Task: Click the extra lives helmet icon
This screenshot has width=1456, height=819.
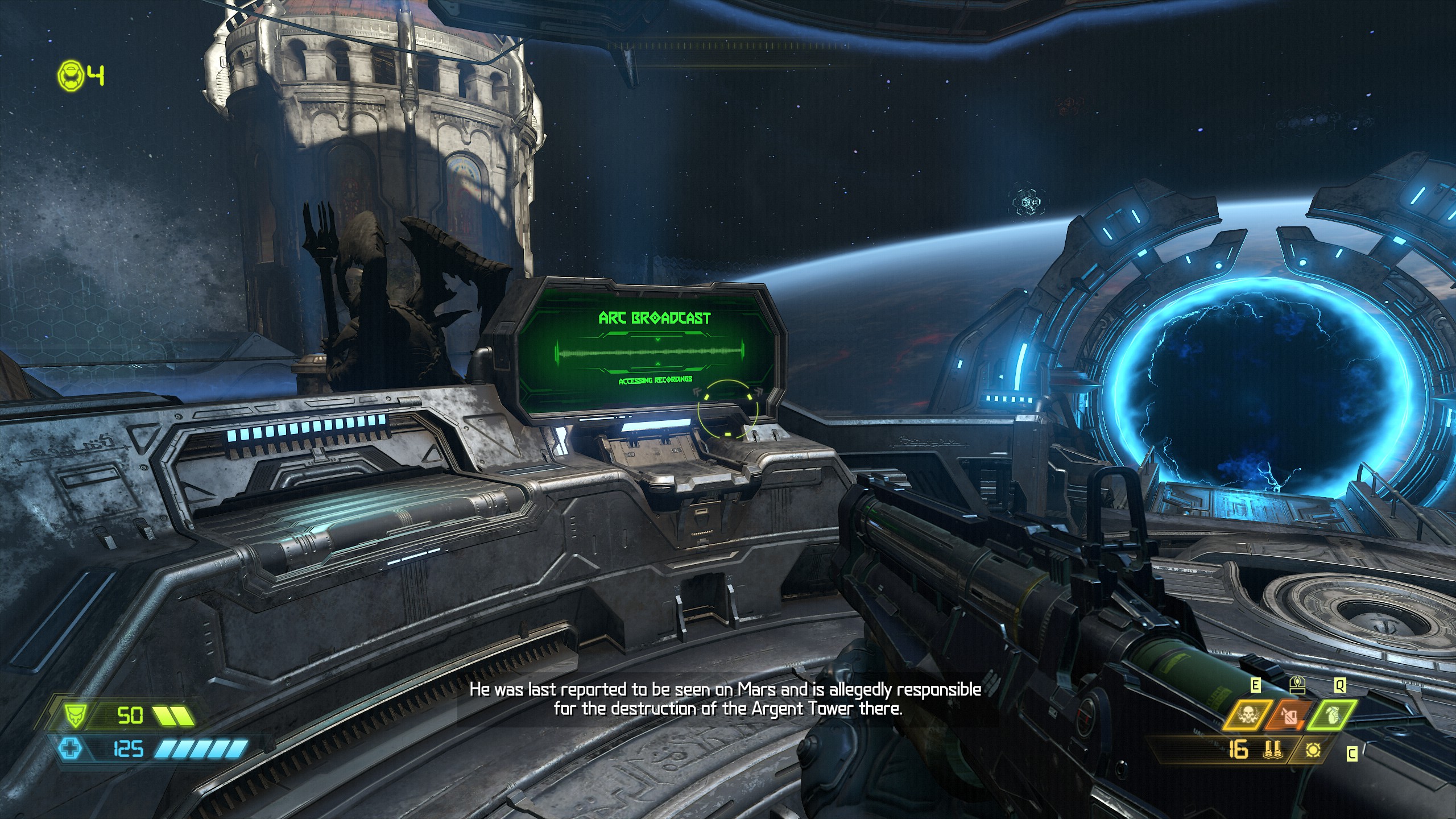Action: [71, 76]
